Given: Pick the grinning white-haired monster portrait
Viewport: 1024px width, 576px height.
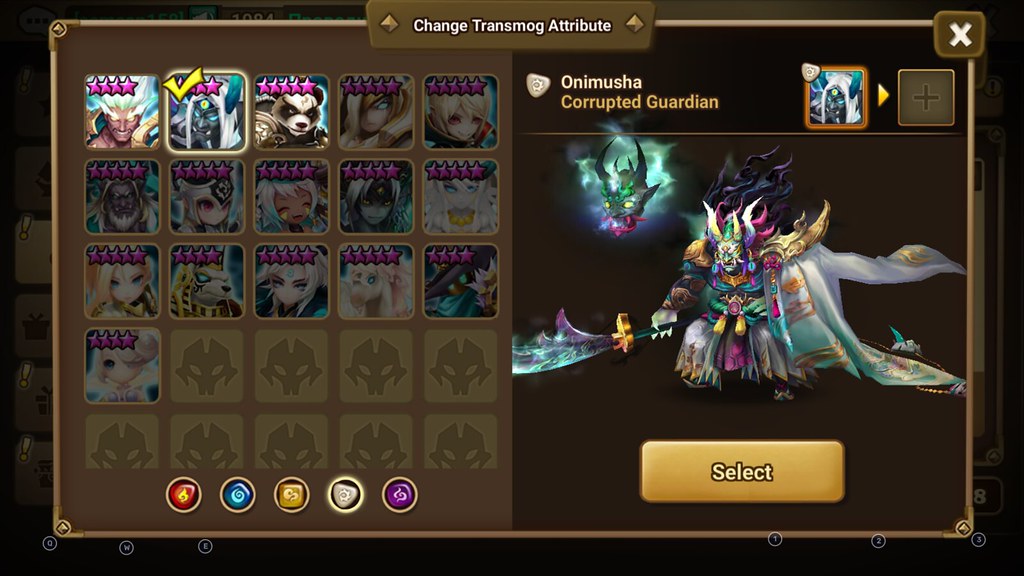Looking at the screenshot, I should click(123, 112).
